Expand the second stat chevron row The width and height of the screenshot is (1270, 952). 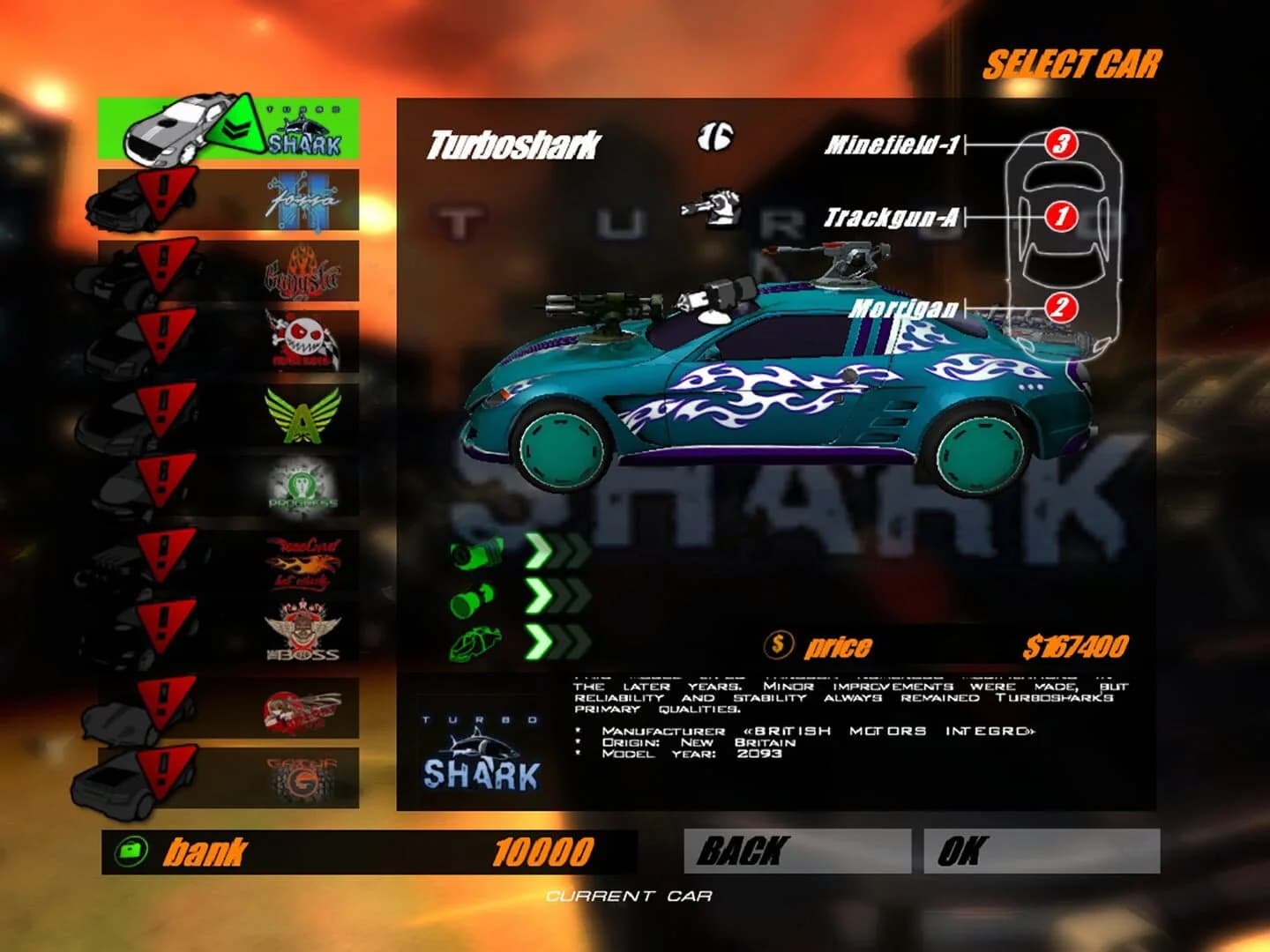pyautogui.click(x=557, y=598)
